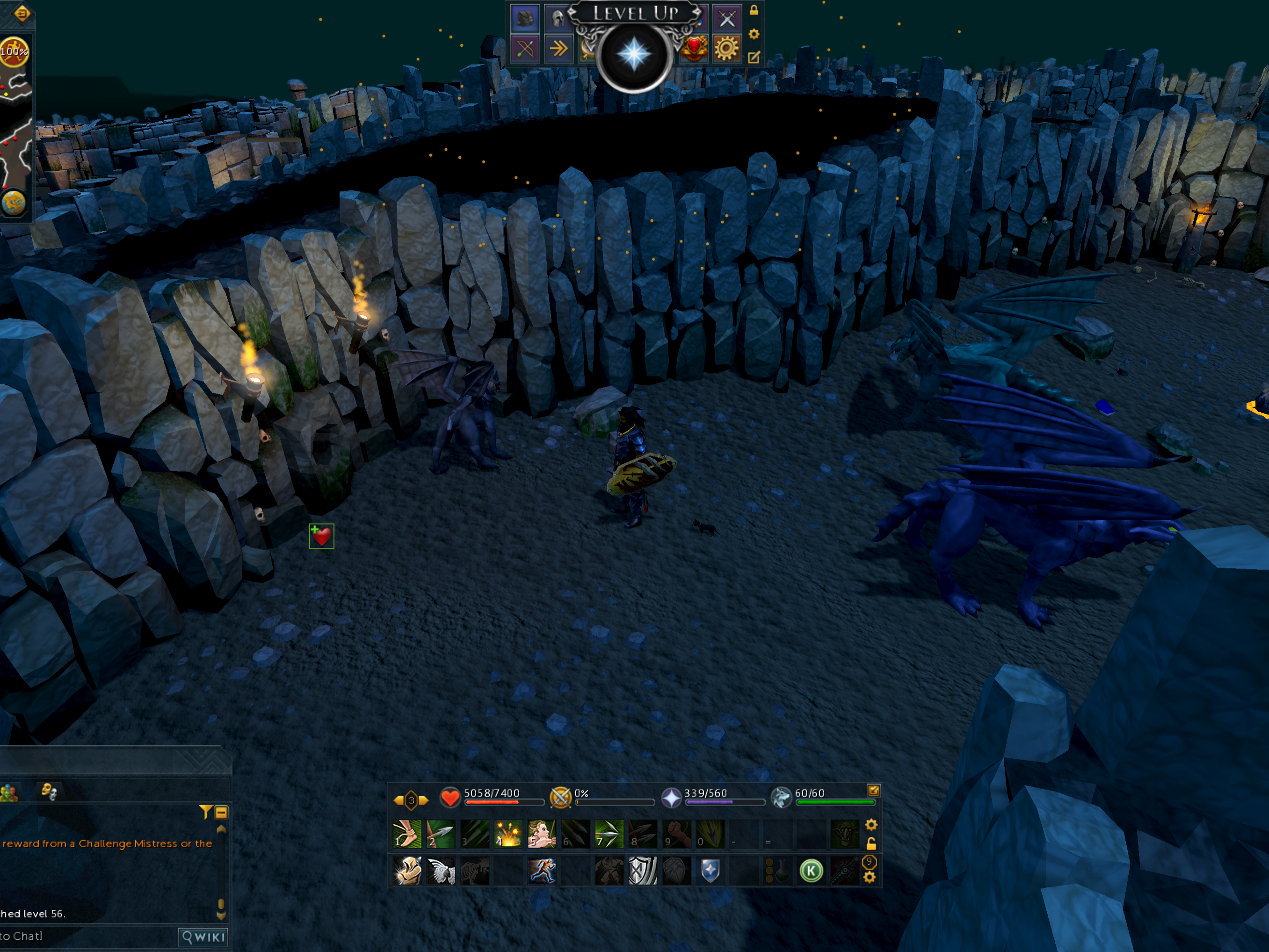Click the green K keybind icon
1269x952 pixels.
[811, 871]
